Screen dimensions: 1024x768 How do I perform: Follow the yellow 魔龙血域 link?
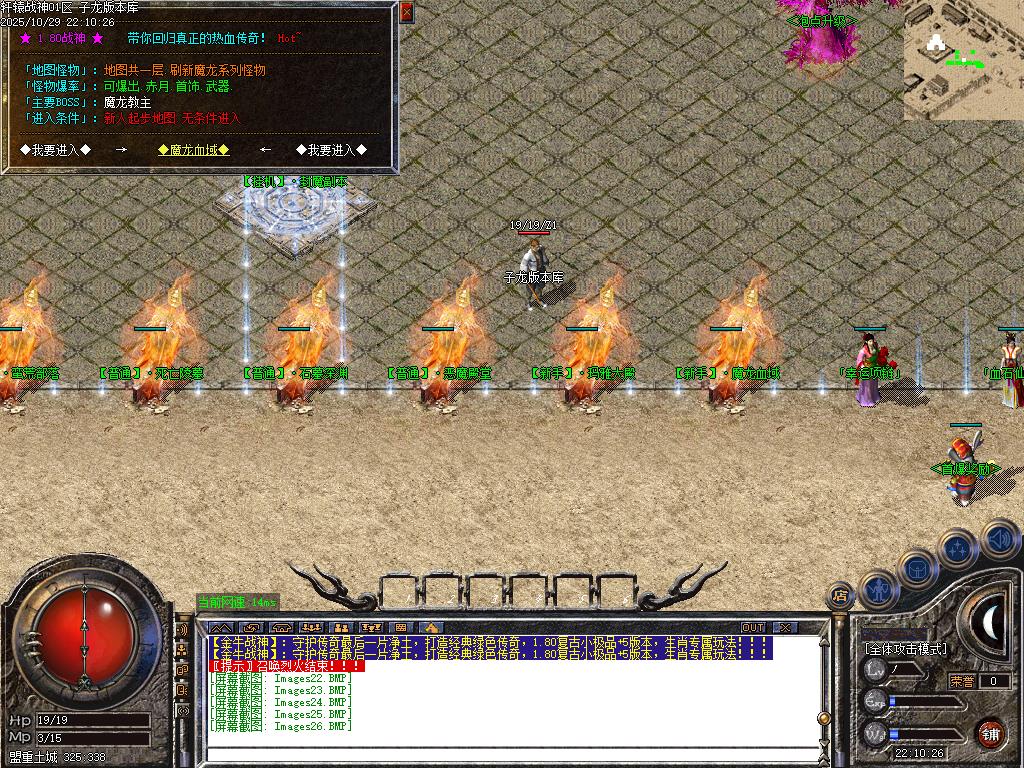194,150
